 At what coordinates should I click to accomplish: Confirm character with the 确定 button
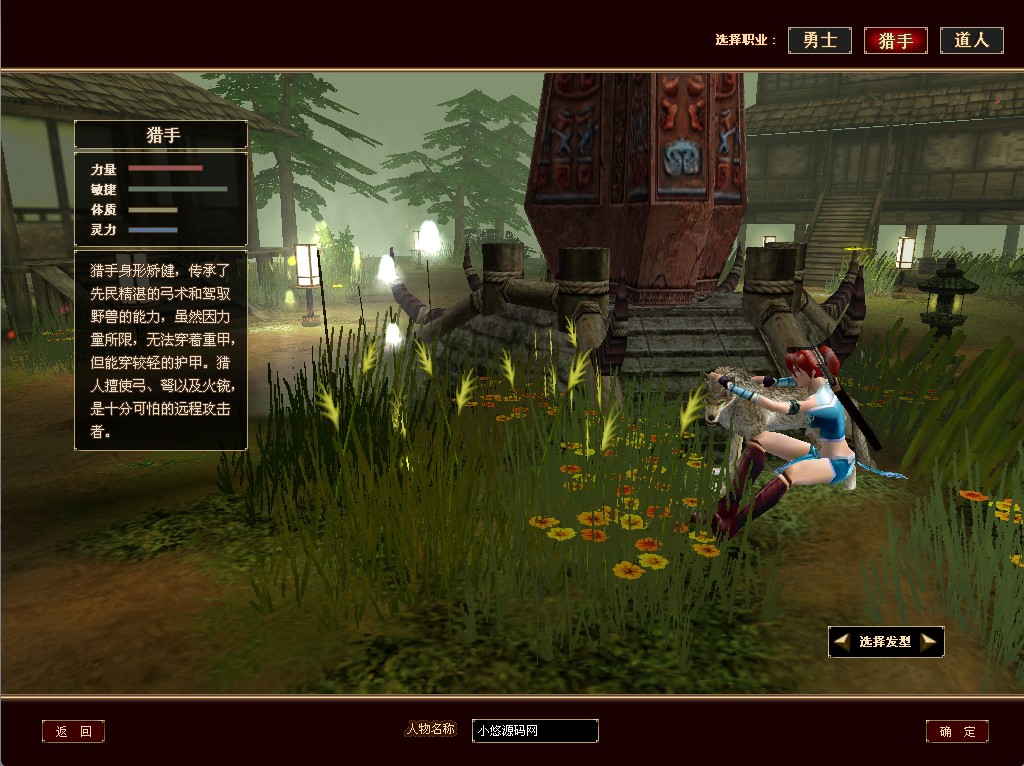(957, 732)
